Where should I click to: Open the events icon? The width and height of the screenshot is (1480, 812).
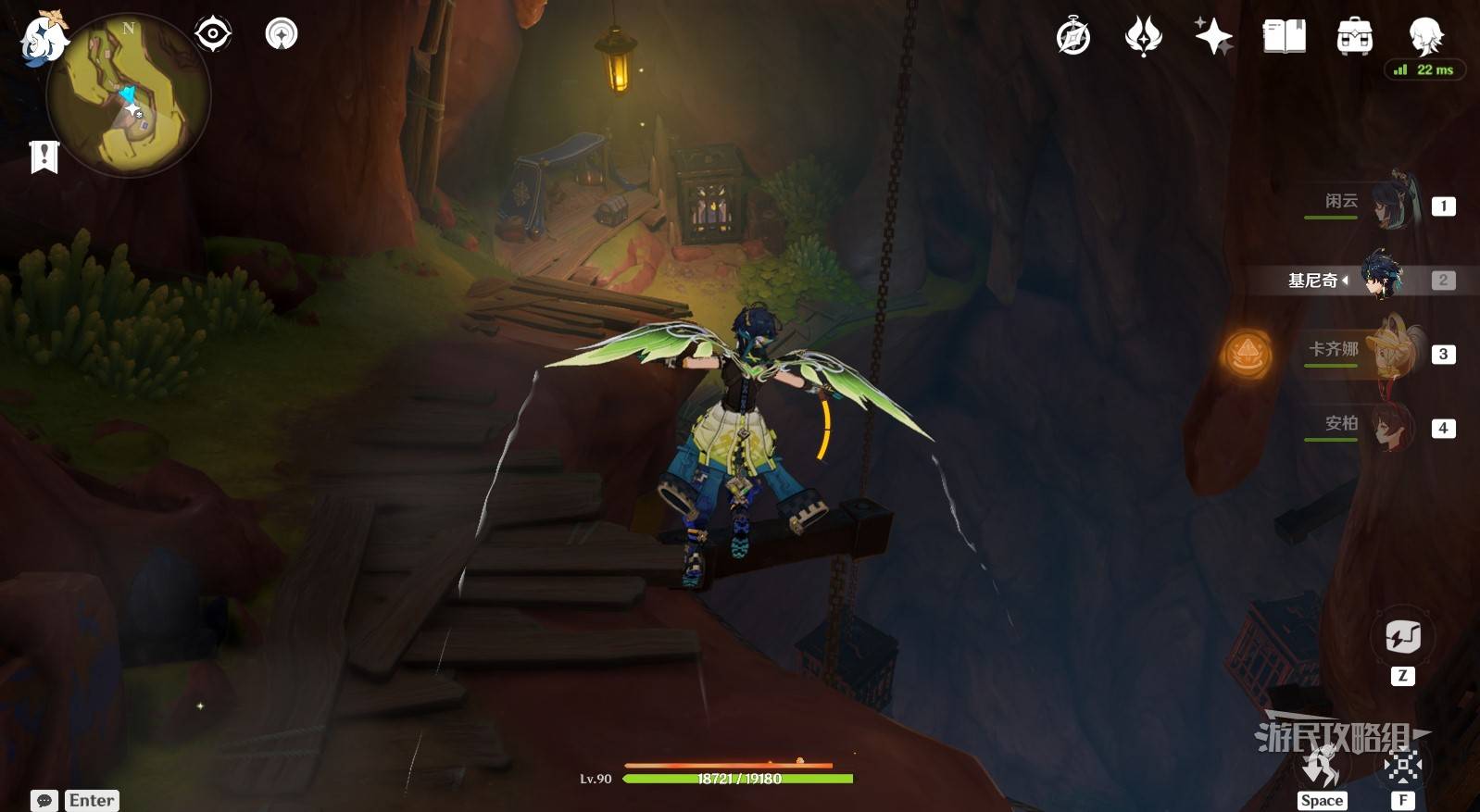tap(1143, 37)
